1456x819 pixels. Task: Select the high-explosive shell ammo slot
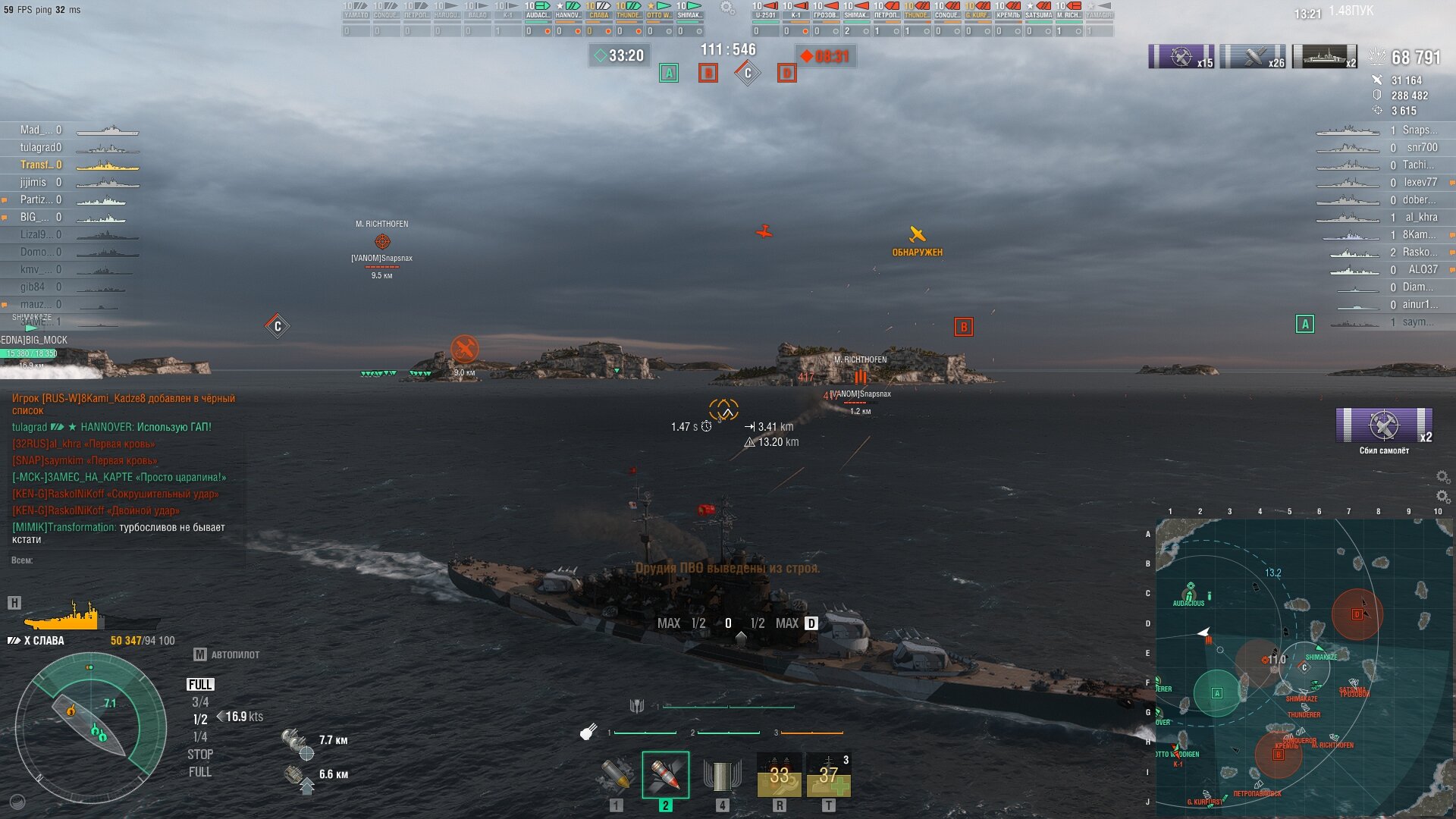click(616, 775)
